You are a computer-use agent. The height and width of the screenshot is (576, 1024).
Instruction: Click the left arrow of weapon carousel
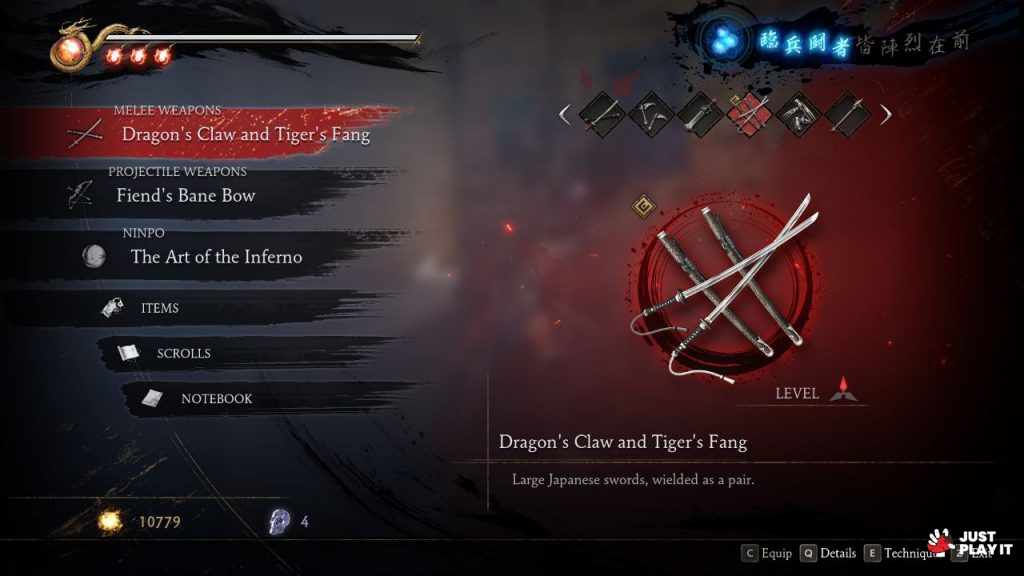pyautogui.click(x=564, y=114)
